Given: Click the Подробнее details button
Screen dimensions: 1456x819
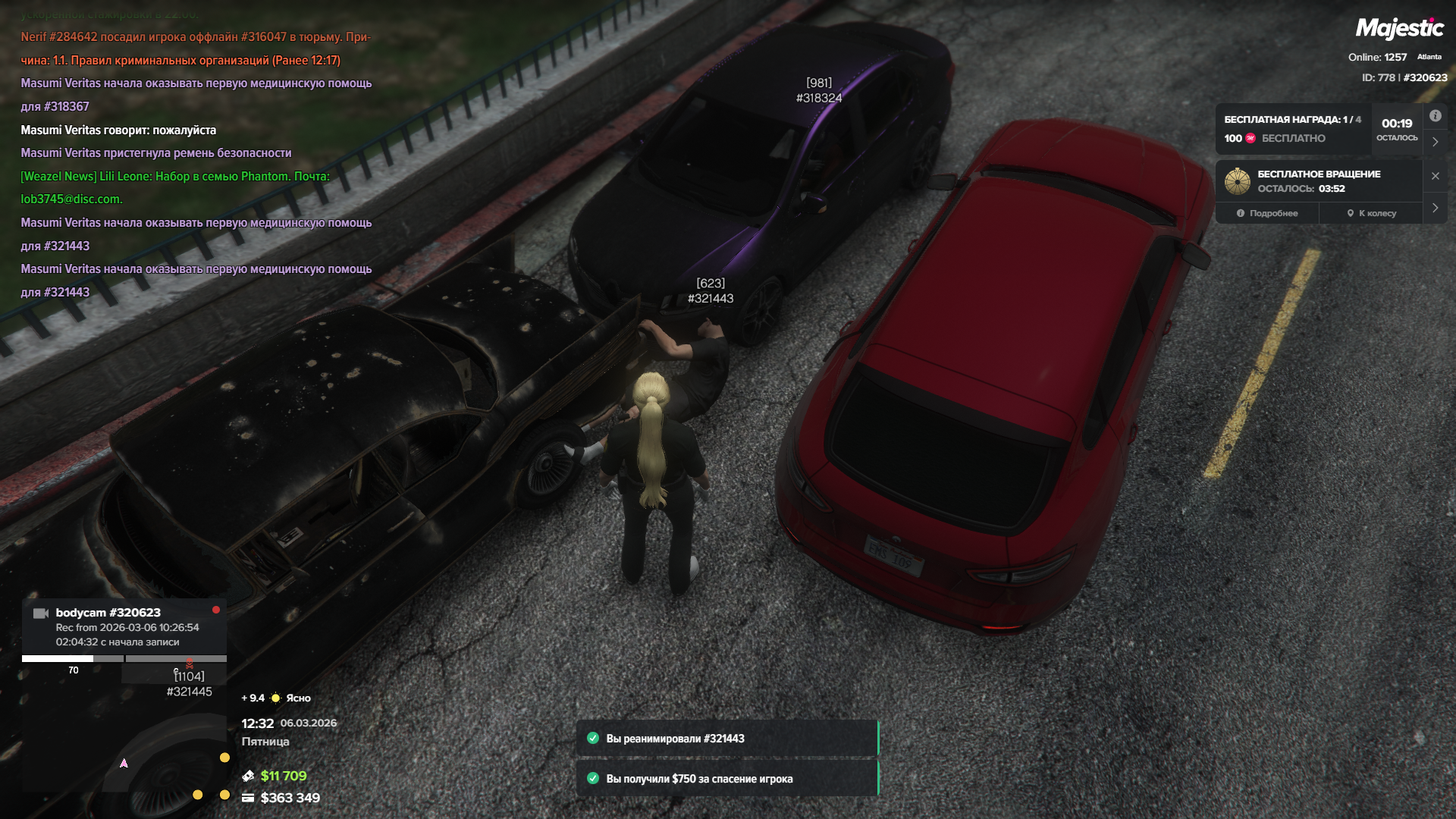Looking at the screenshot, I should coord(1267,213).
